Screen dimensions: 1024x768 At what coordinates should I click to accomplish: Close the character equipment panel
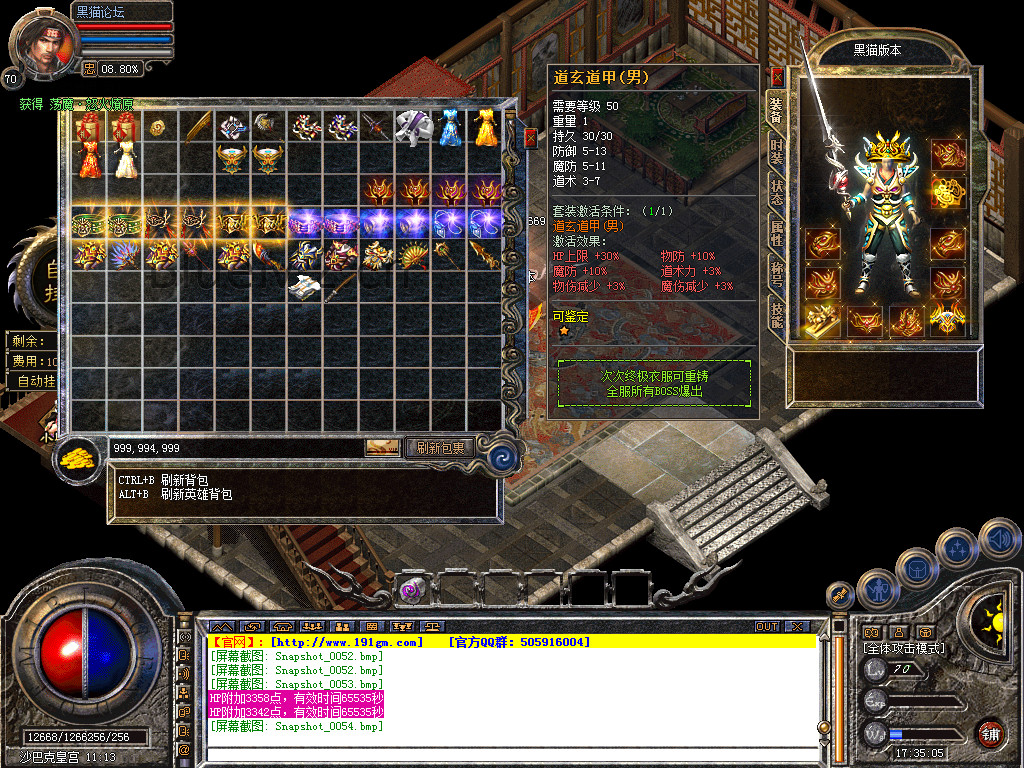777,76
